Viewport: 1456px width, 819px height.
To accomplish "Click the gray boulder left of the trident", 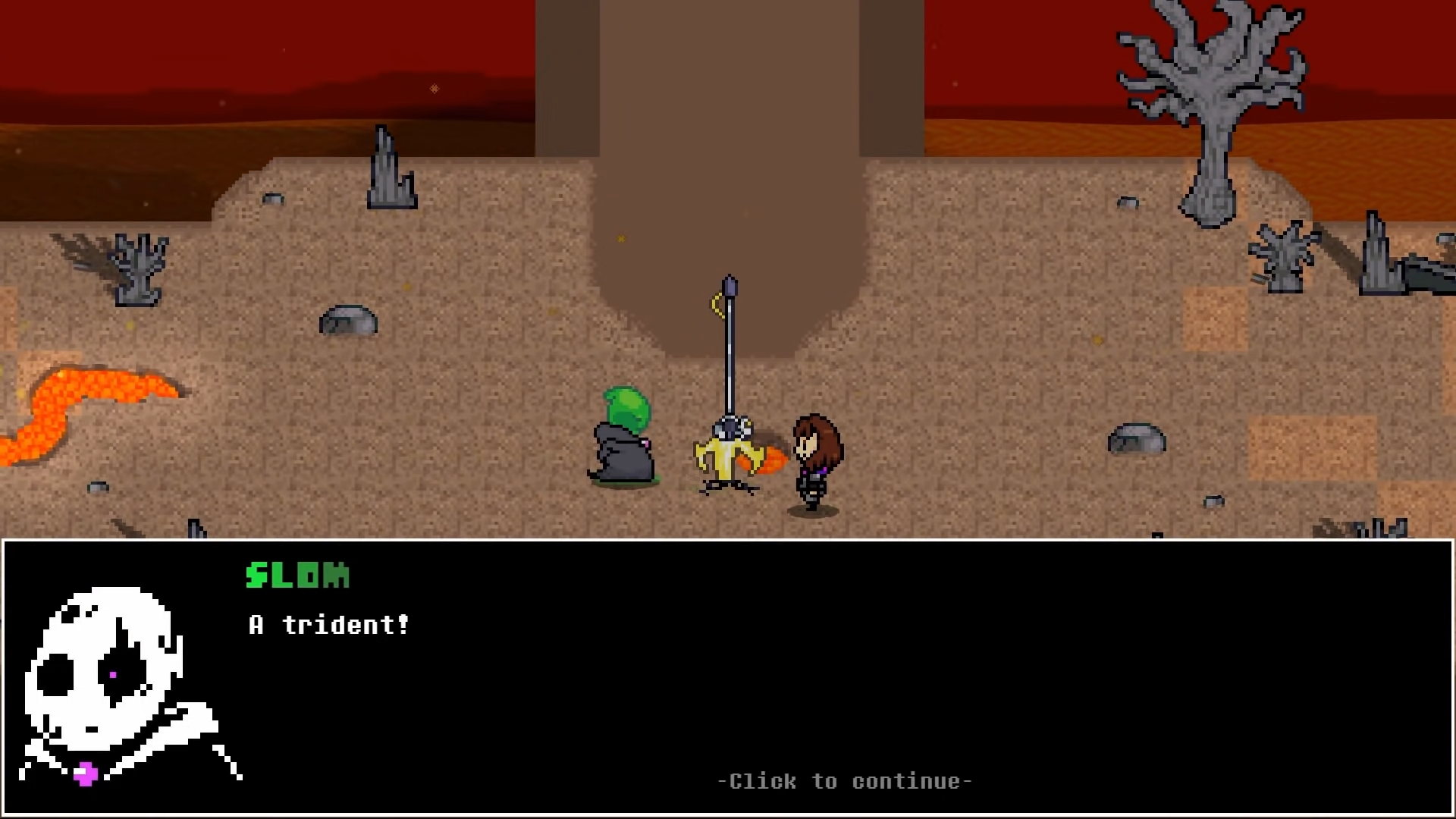I will 349,318.
